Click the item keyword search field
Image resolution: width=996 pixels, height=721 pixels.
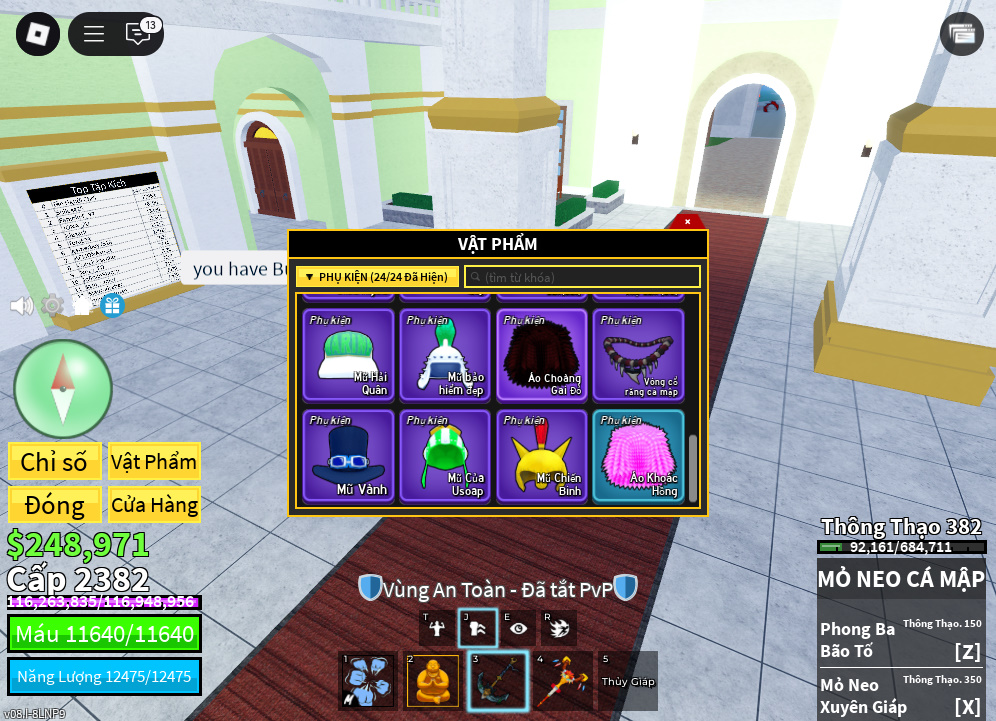[x=582, y=277]
